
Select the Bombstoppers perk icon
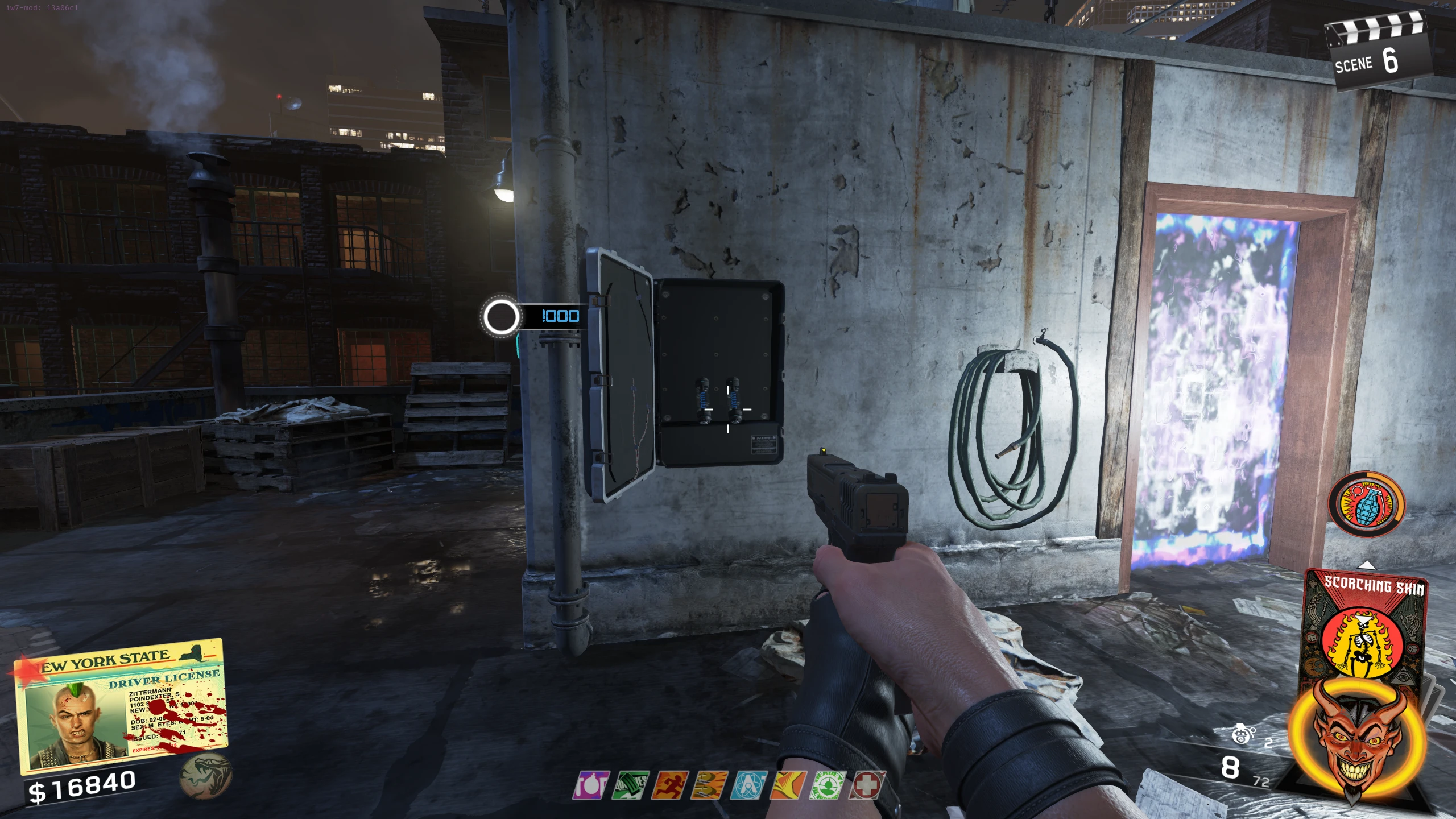coord(591,785)
